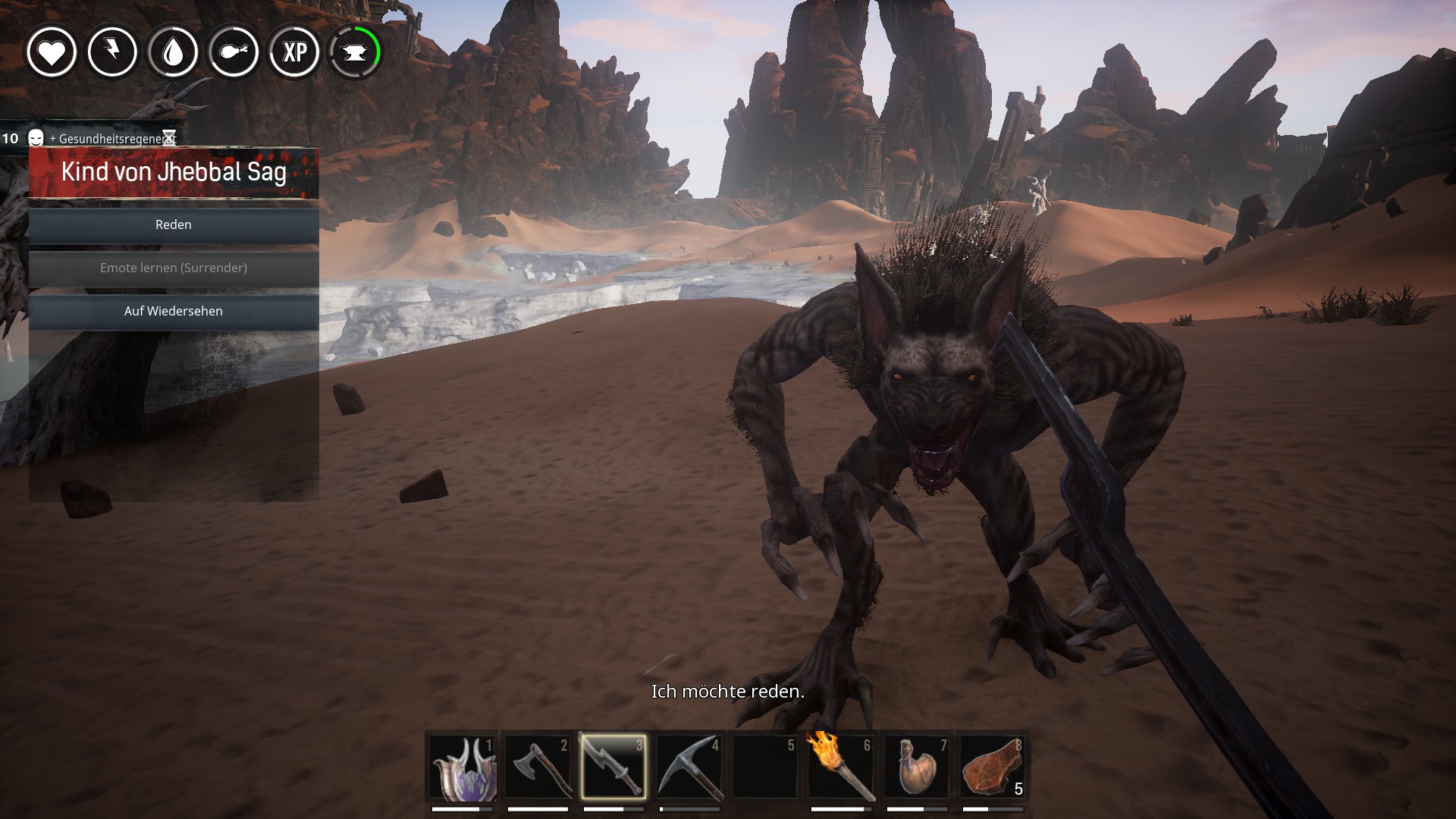The image size is (1456, 819).
Task: Select the shield in hotbar slot 1
Action: pos(463,767)
